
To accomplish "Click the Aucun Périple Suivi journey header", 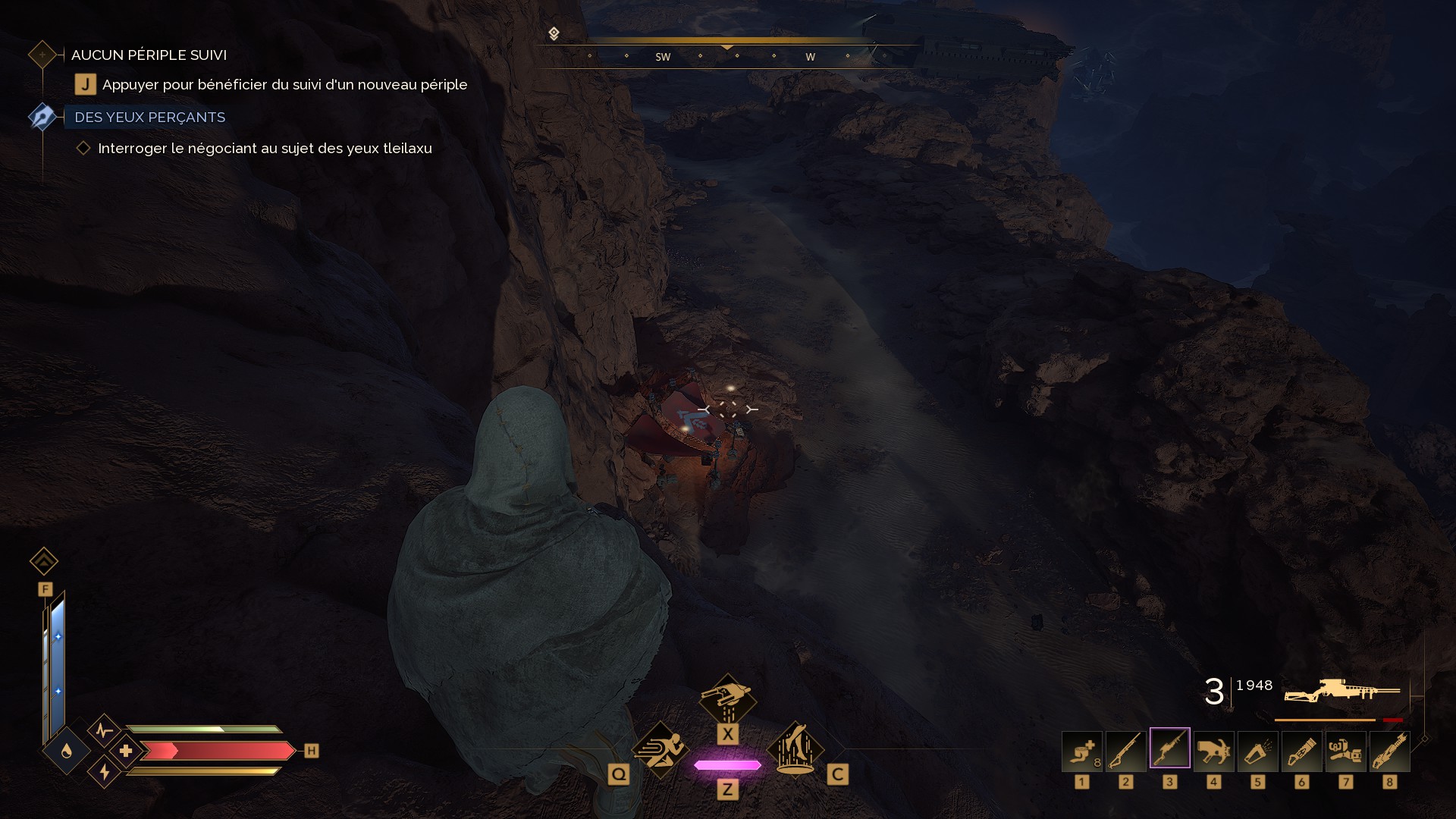I will click(x=149, y=55).
